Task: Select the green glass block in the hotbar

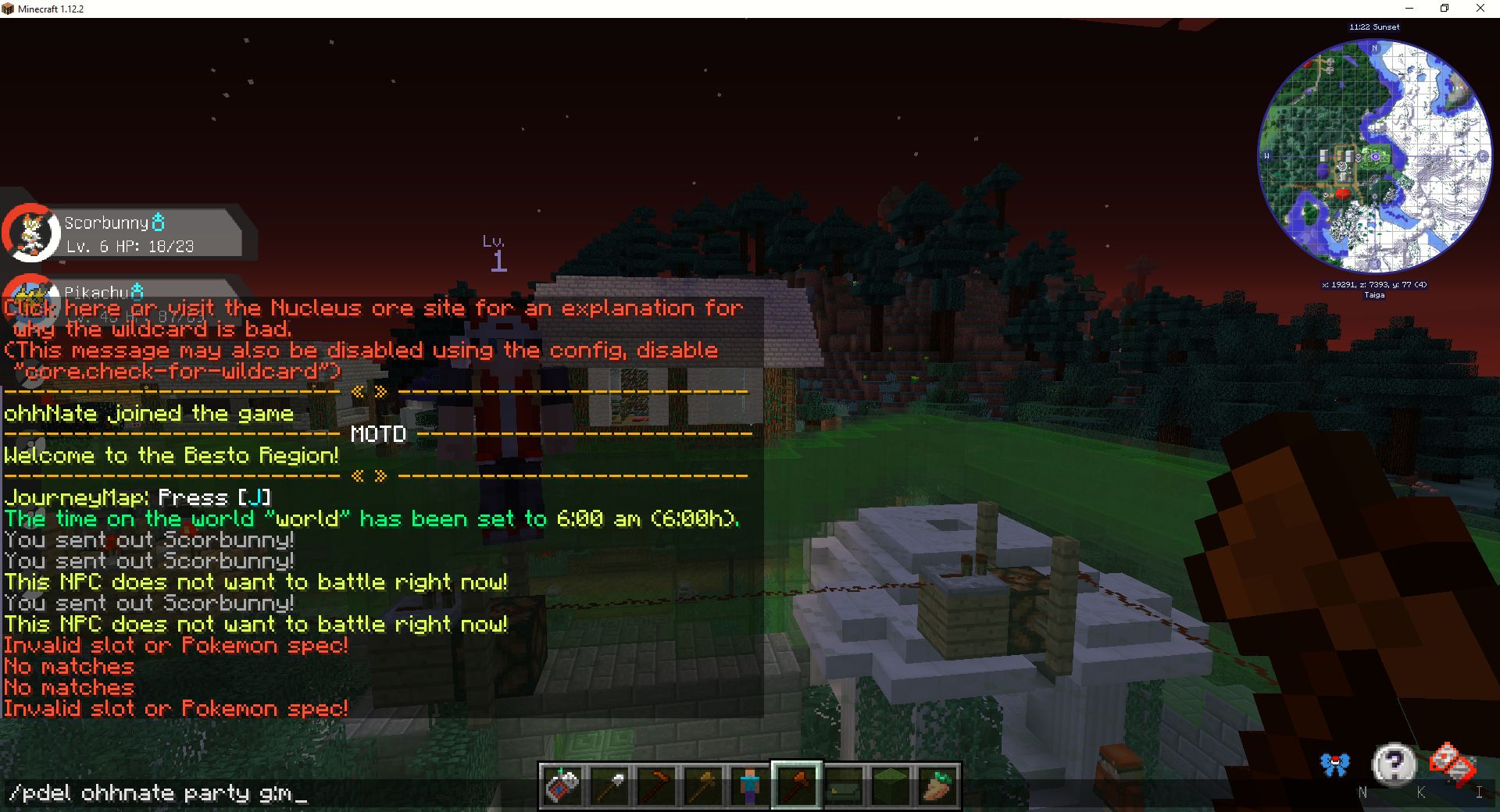Action: [x=891, y=785]
